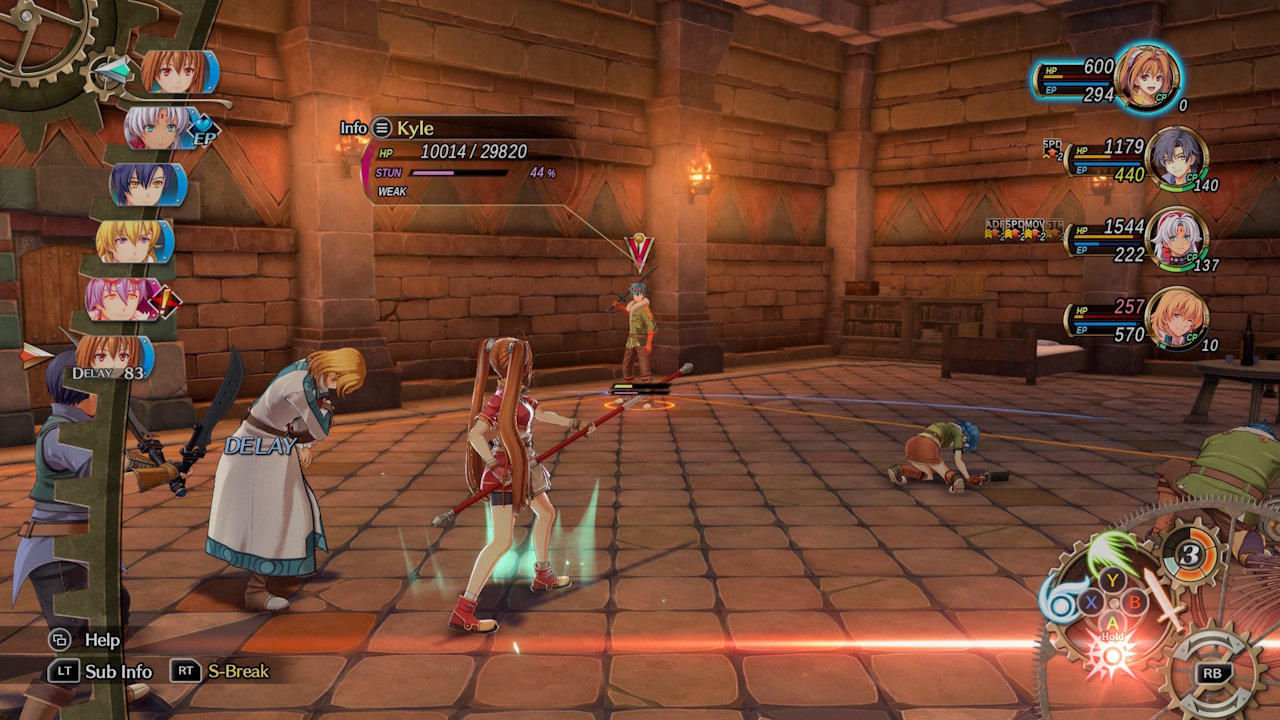Click the SPD buff icon above the second ally
Image resolution: width=1280 pixels, height=720 pixels.
(1051, 148)
